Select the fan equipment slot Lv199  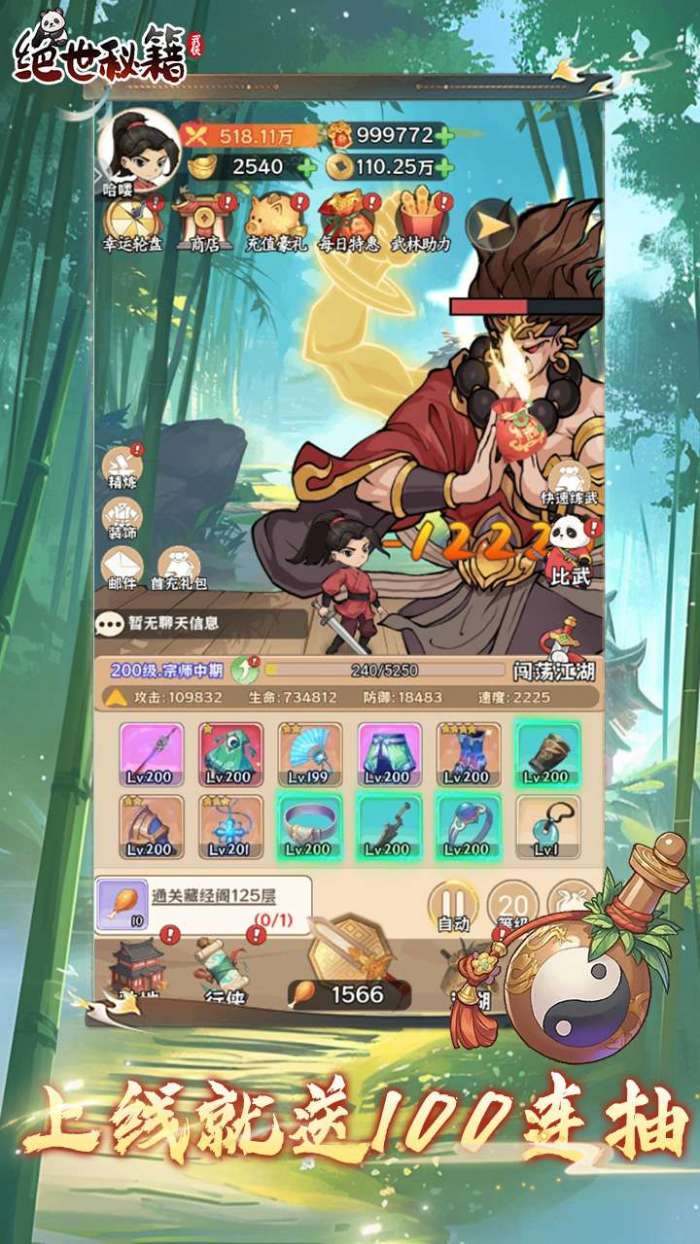tap(310, 755)
